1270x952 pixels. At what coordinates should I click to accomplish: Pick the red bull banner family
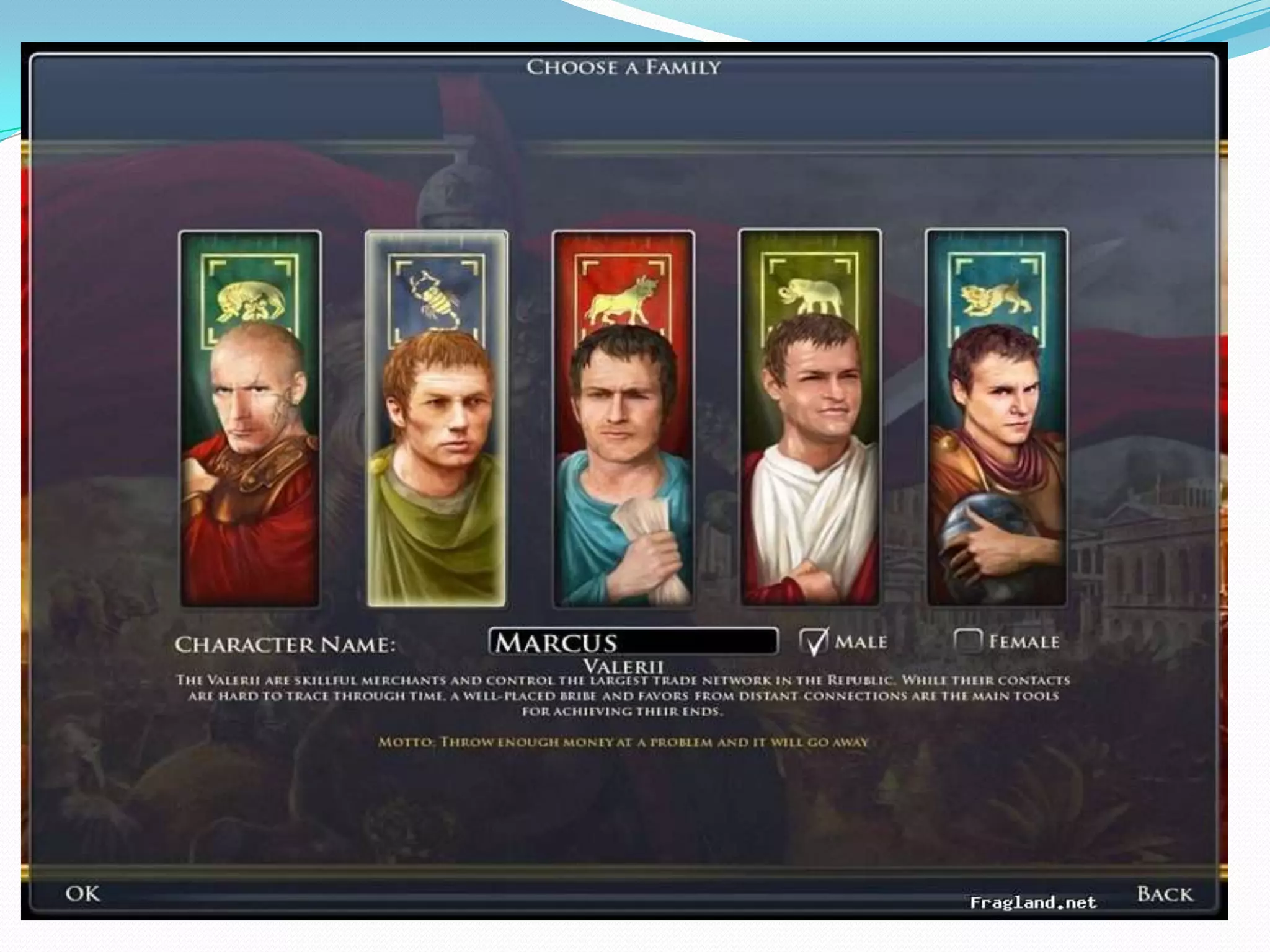click(623, 418)
